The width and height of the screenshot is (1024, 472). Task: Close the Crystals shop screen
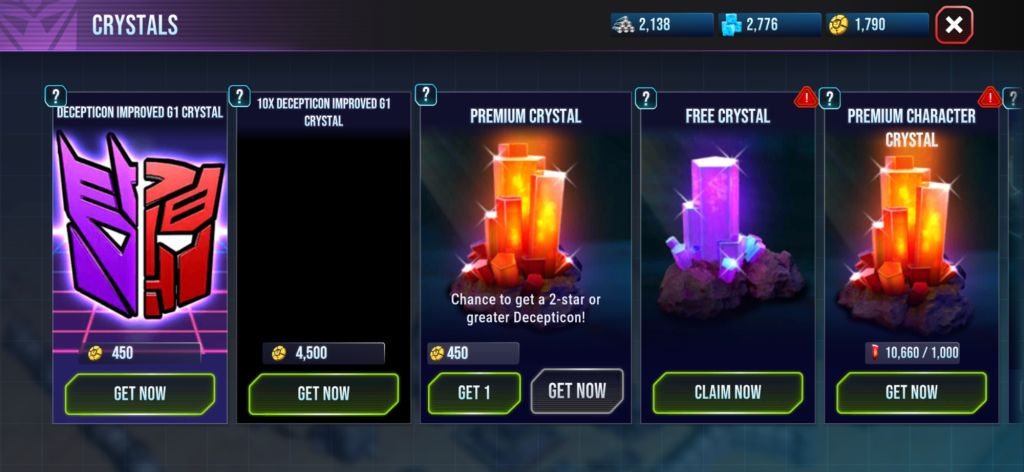(954, 26)
